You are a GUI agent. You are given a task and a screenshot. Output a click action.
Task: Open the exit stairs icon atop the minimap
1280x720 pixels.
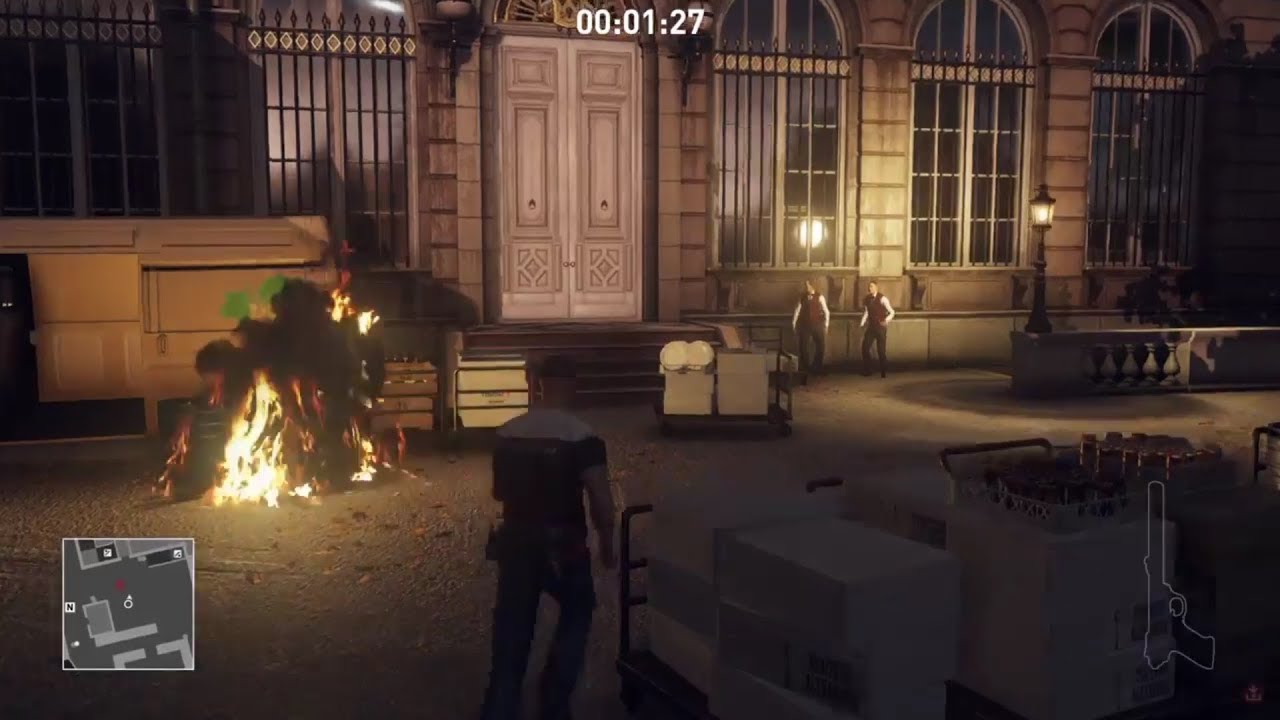[107, 552]
